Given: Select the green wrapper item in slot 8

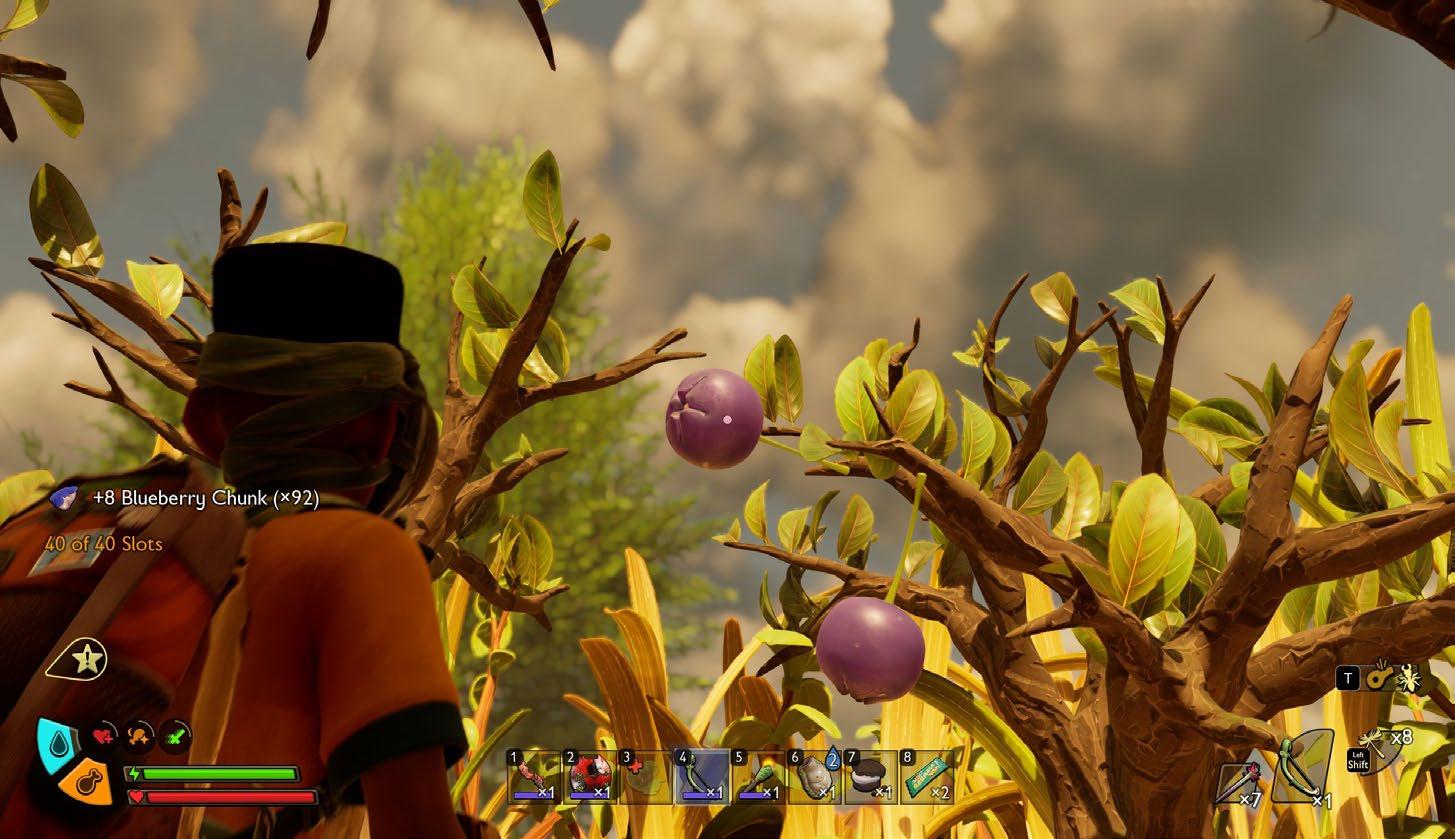Looking at the screenshot, I should click(x=926, y=777).
